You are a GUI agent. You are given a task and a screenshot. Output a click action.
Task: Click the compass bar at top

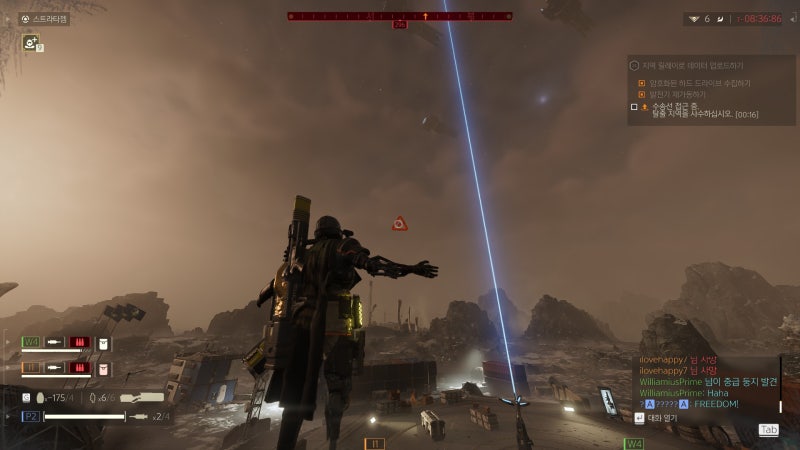coord(400,16)
